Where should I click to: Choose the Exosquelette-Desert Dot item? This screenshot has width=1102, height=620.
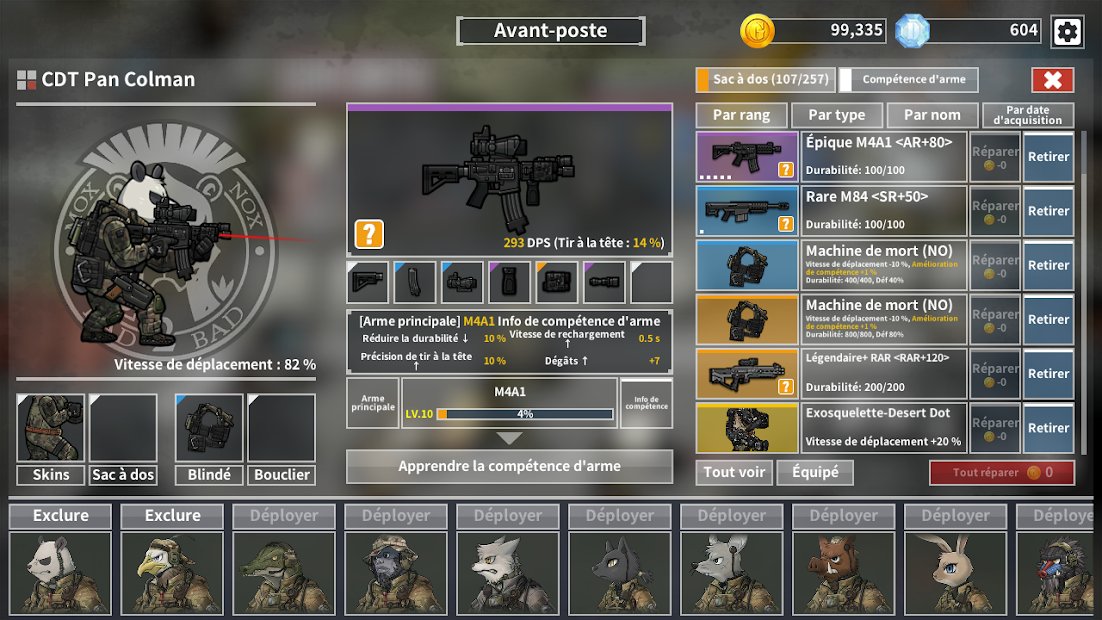(x=885, y=427)
